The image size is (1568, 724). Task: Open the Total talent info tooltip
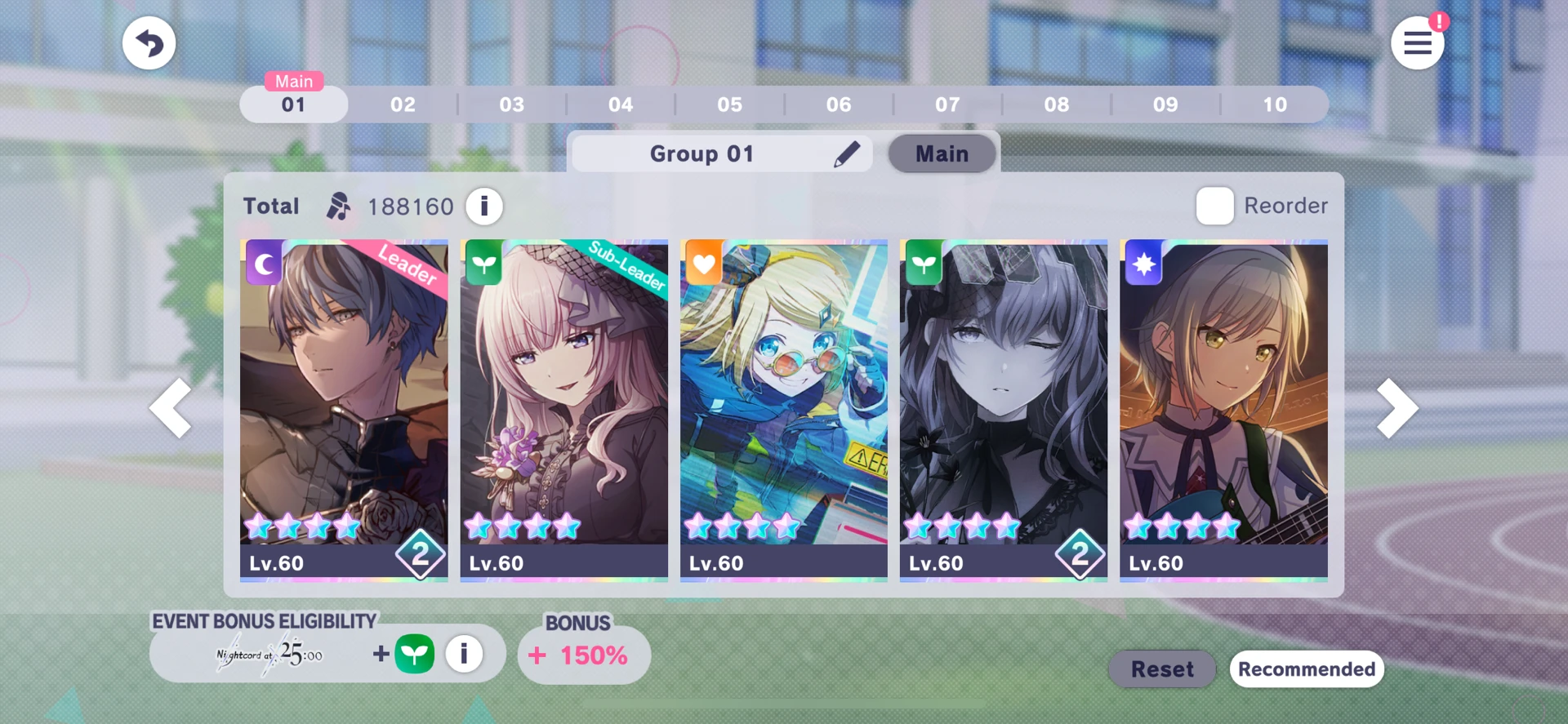coord(483,206)
